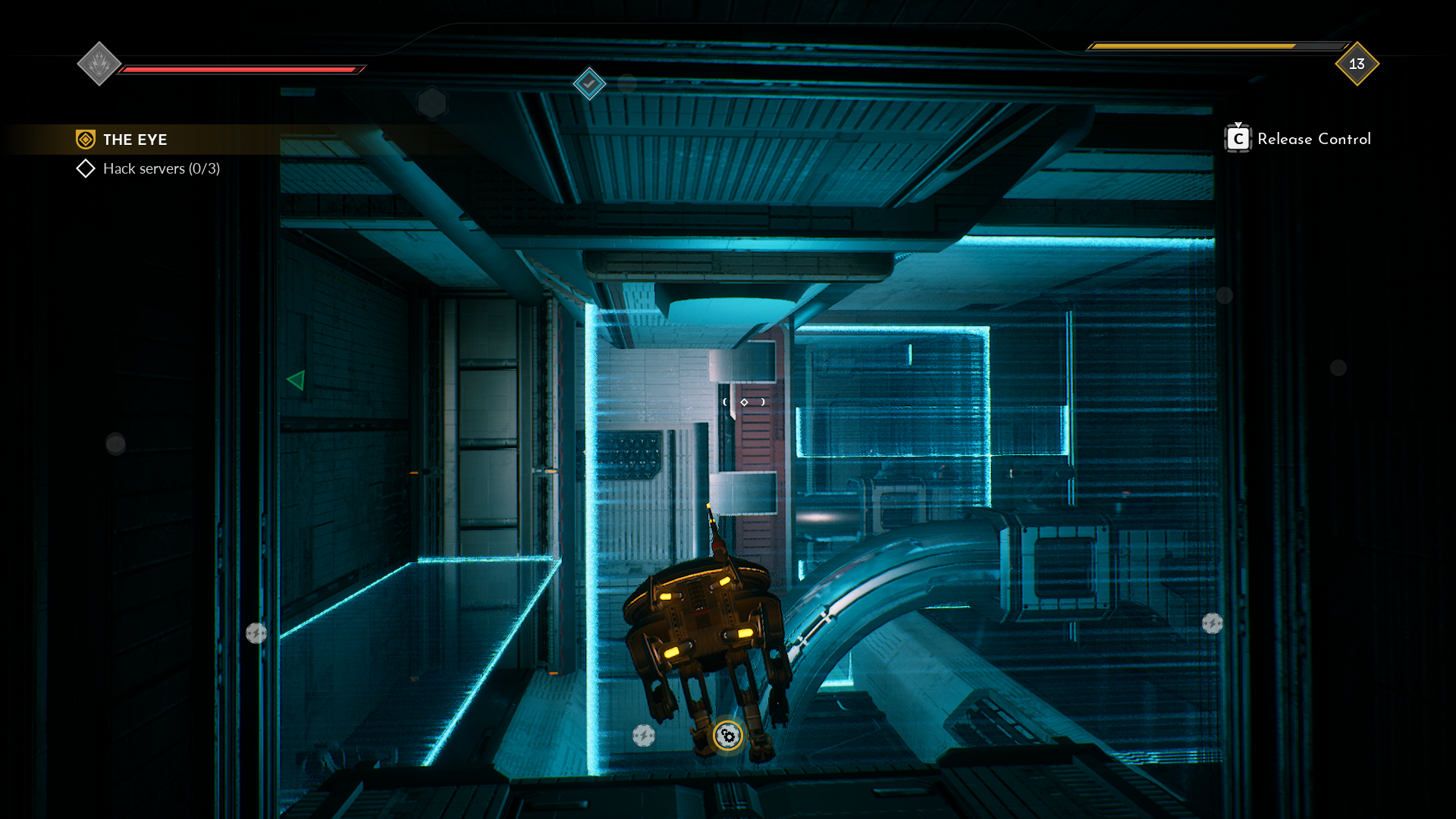
Task: Check the diamond checkmark marker at top center
Action: (590, 84)
